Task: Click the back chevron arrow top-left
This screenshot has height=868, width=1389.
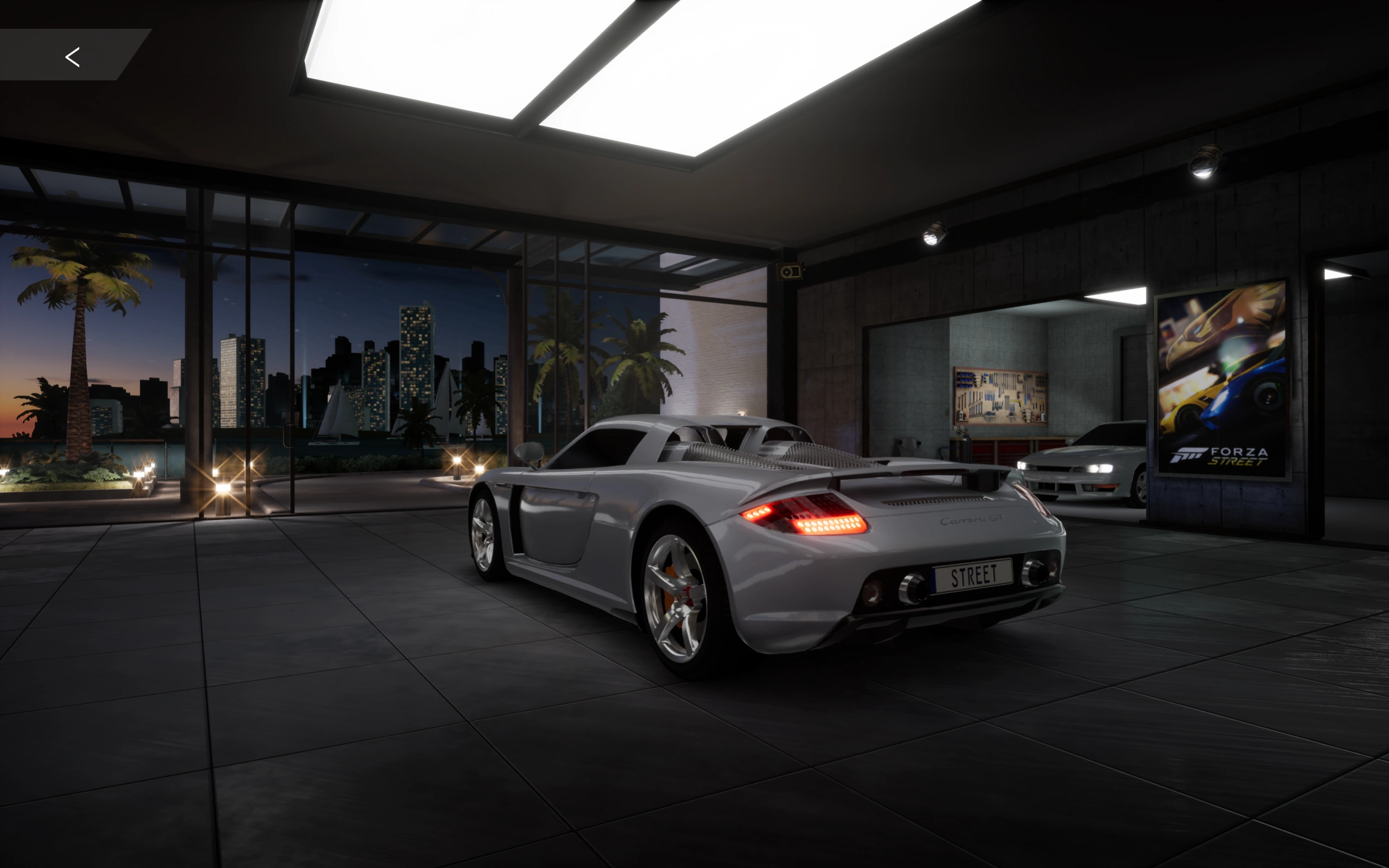Action: (x=72, y=56)
